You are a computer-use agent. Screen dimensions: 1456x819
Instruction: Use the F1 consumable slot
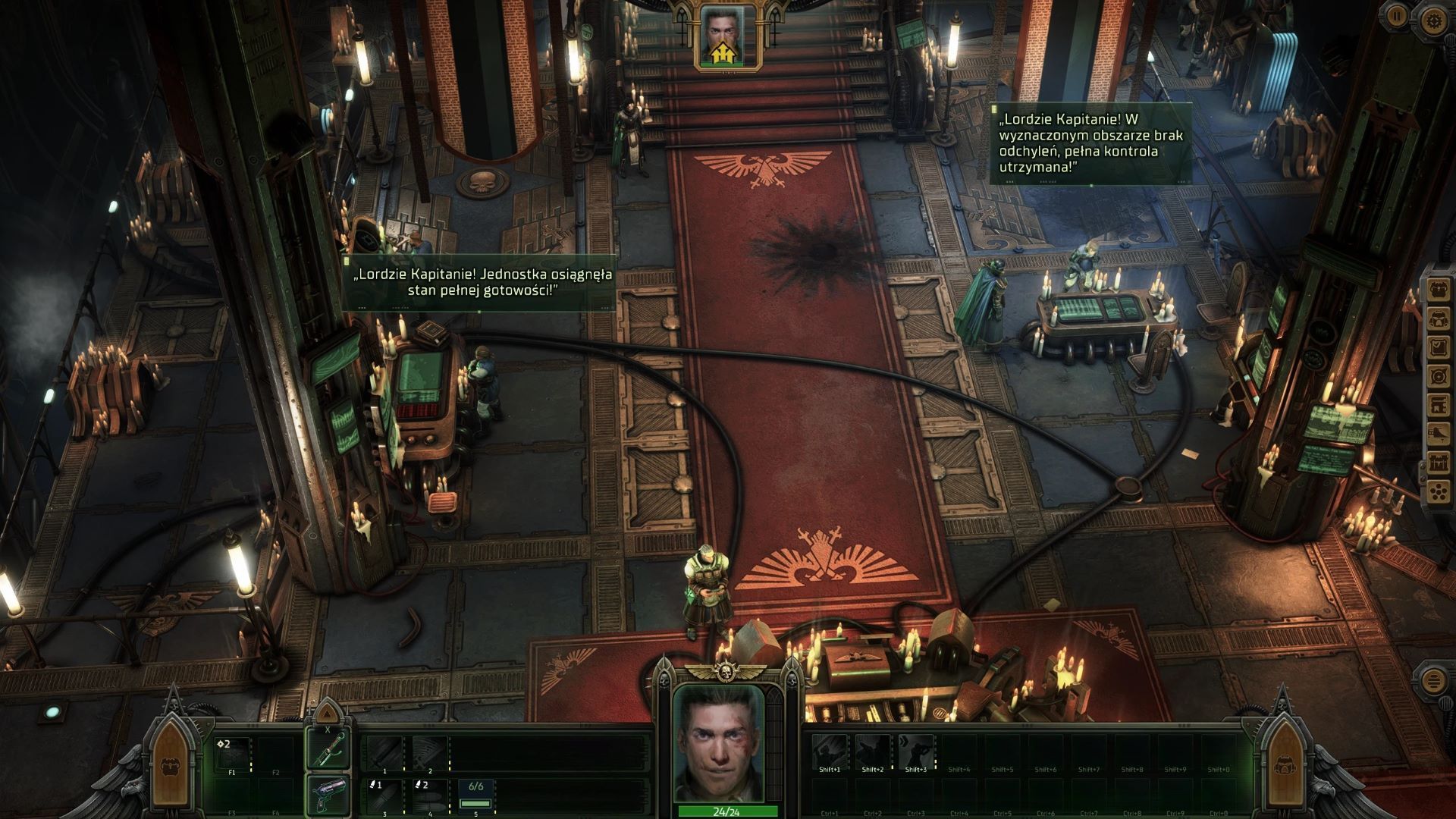point(232,755)
